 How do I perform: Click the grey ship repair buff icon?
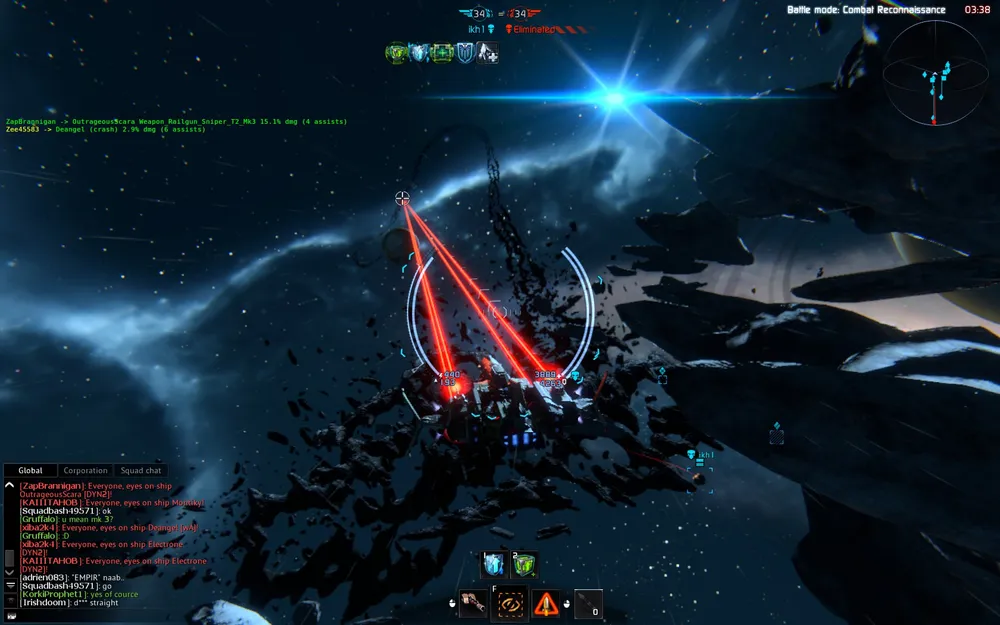[x=488, y=52]
